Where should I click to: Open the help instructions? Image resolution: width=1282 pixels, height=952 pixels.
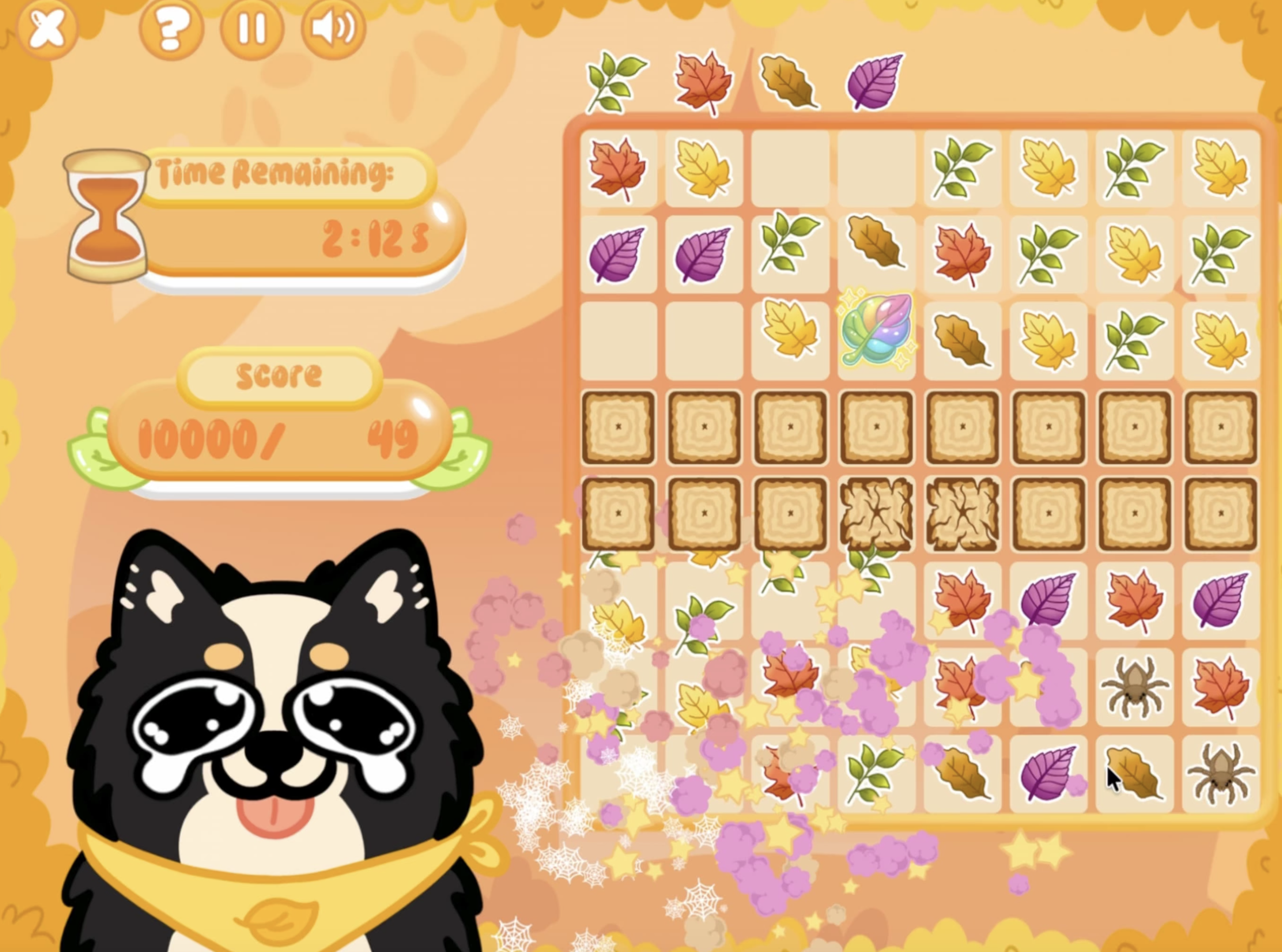click(172, 27)
